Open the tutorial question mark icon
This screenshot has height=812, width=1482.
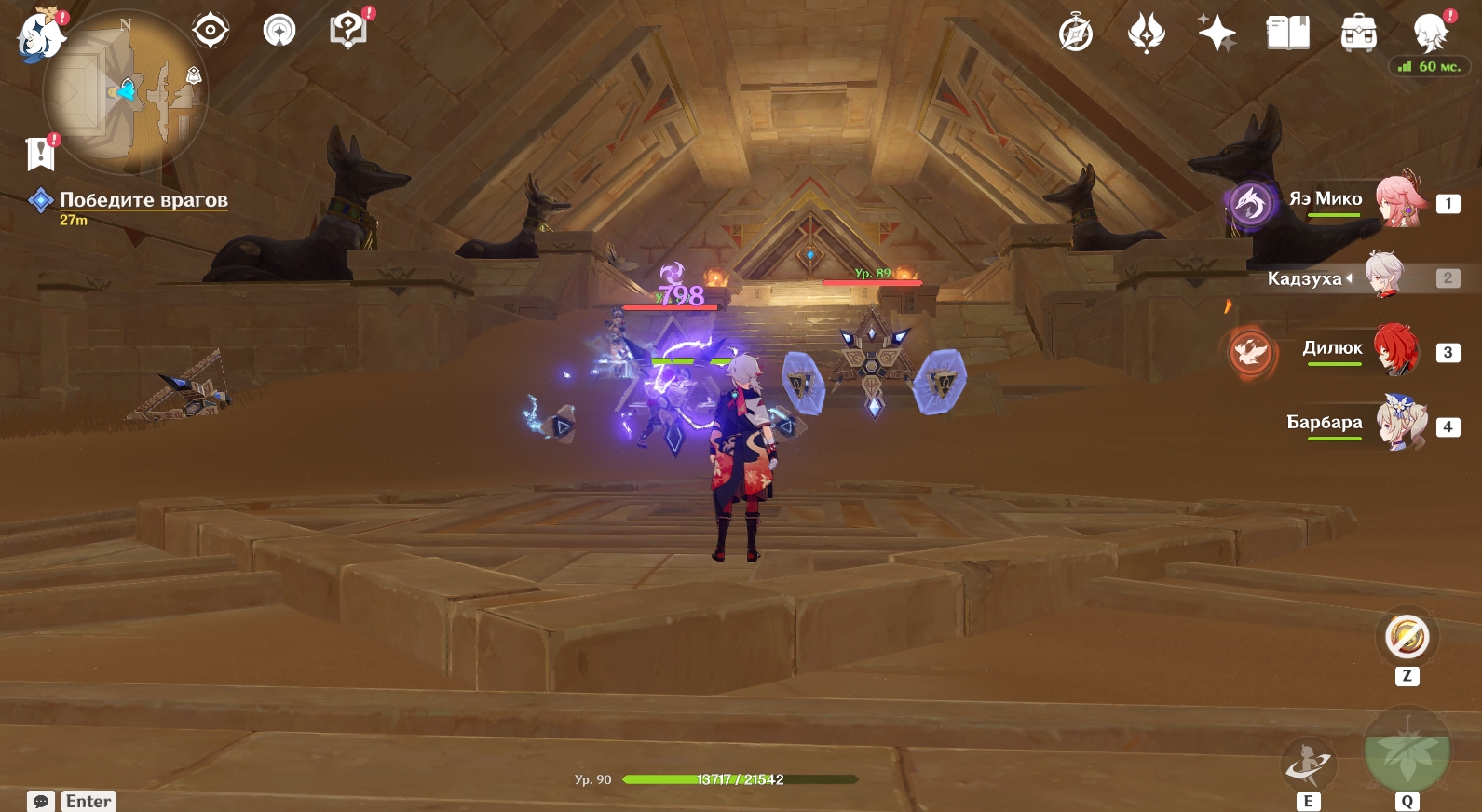(347, 31)
